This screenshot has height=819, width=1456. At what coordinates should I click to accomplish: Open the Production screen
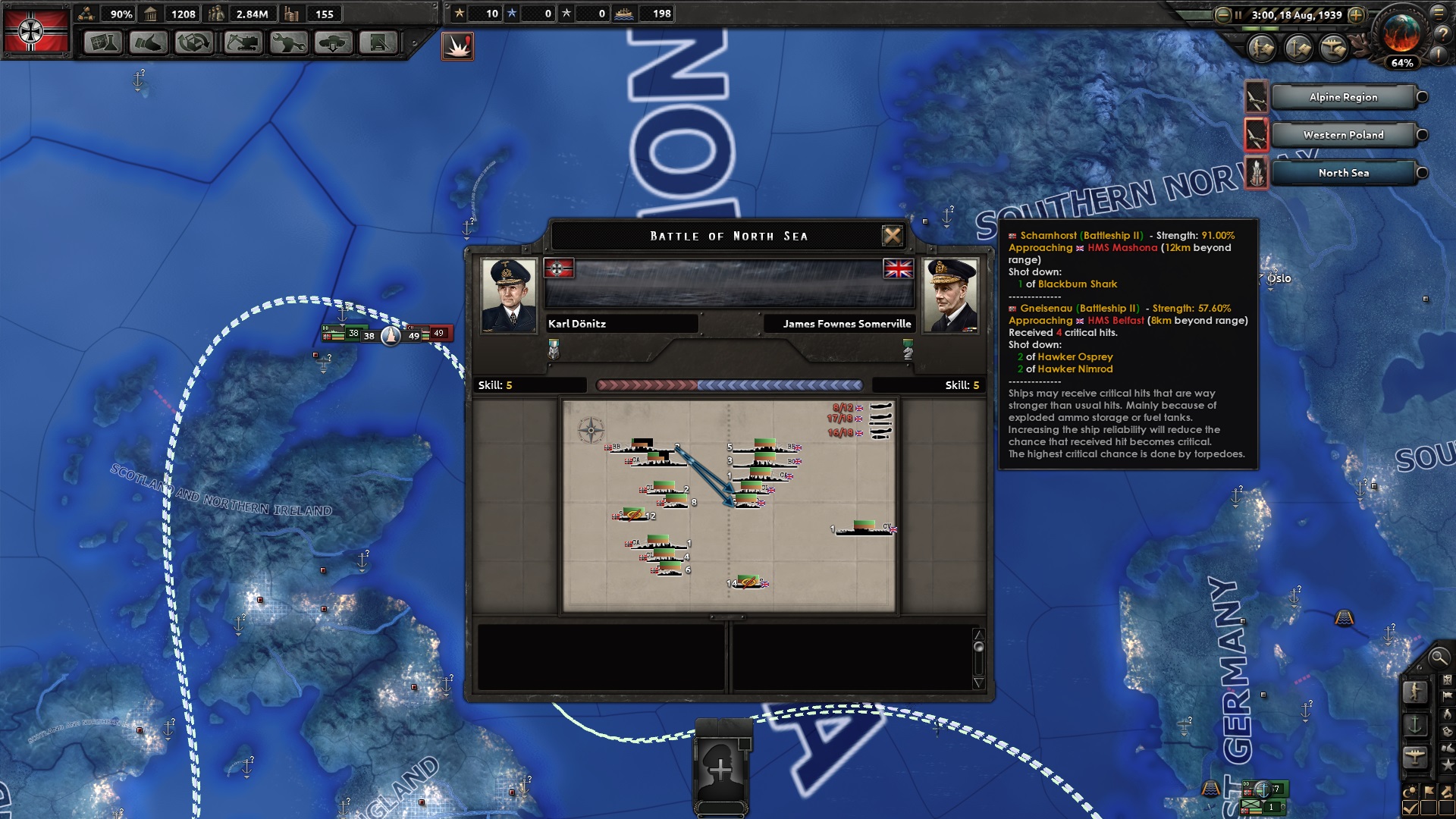pos(288,42)
